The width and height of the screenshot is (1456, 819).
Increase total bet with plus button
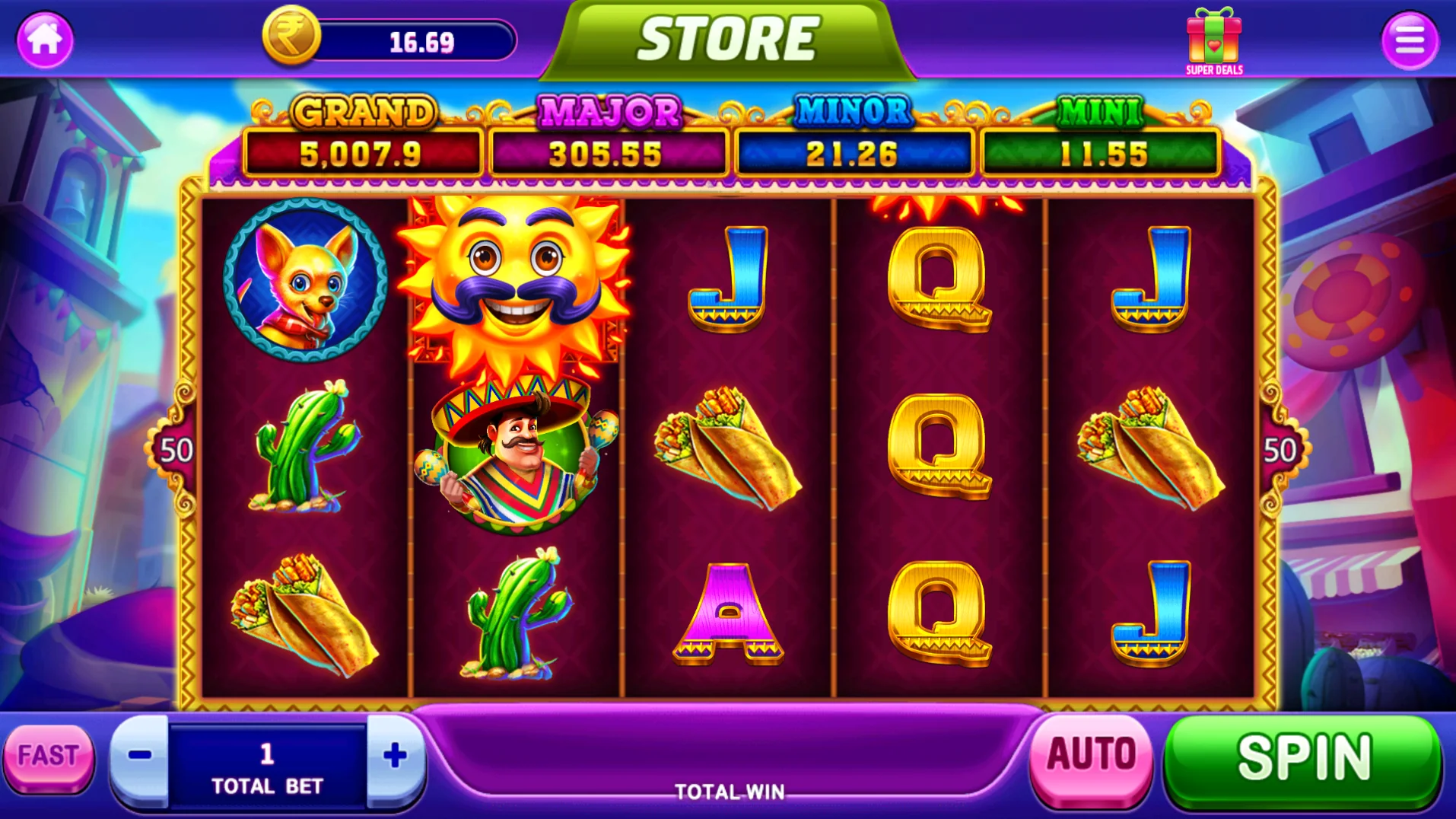tap(395, 756)
